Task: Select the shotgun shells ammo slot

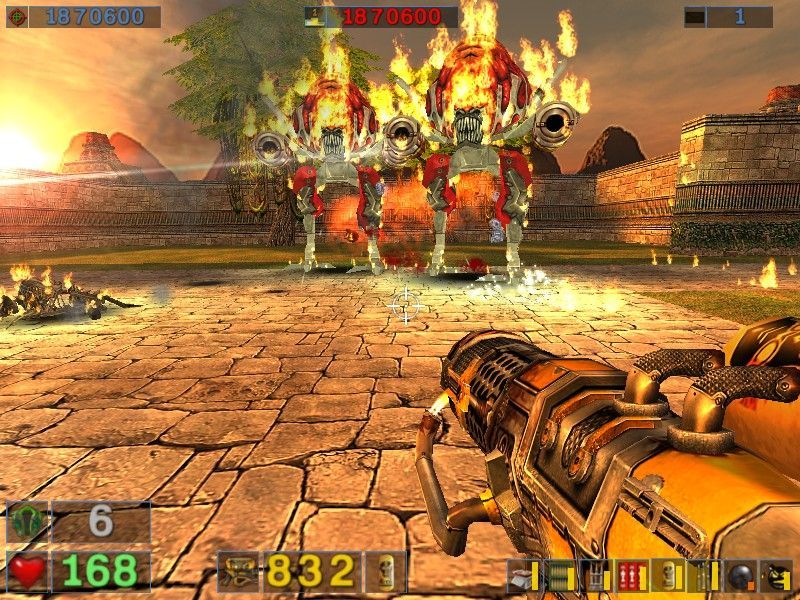Action: tap(524, 576)
